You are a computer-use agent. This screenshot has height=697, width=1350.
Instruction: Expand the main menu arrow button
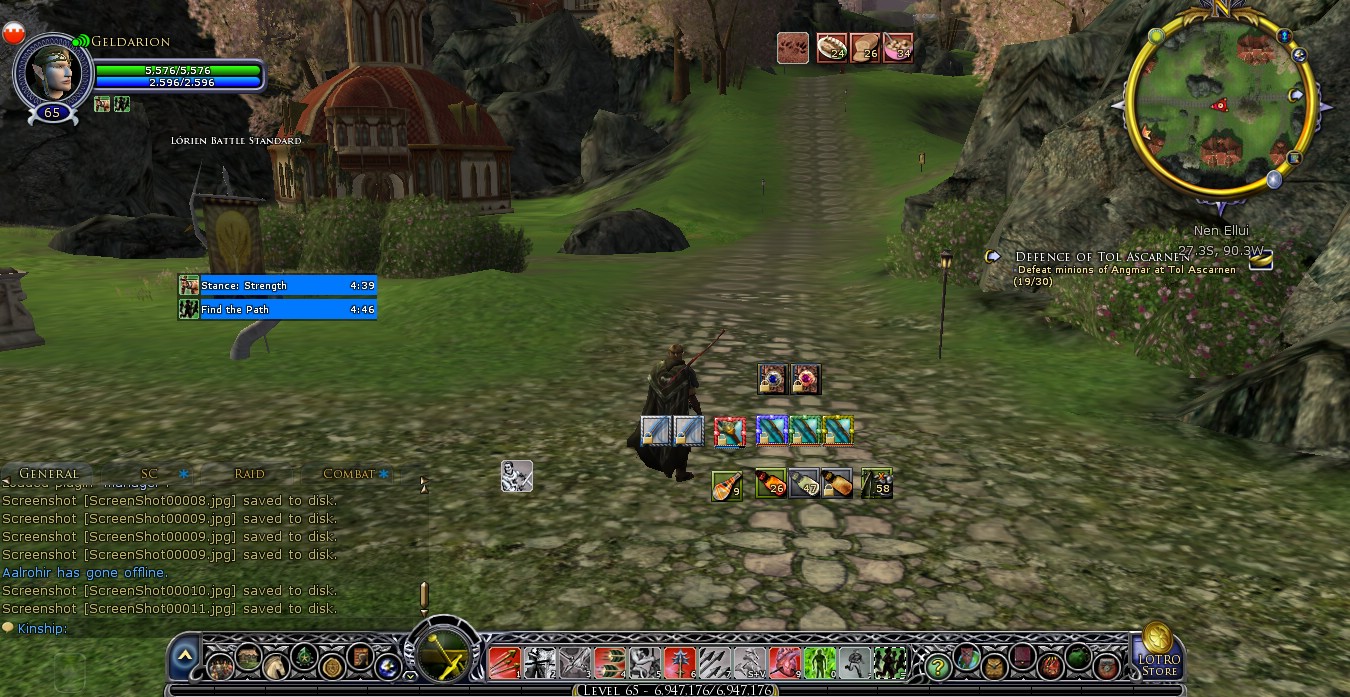[x=184, y=657]
